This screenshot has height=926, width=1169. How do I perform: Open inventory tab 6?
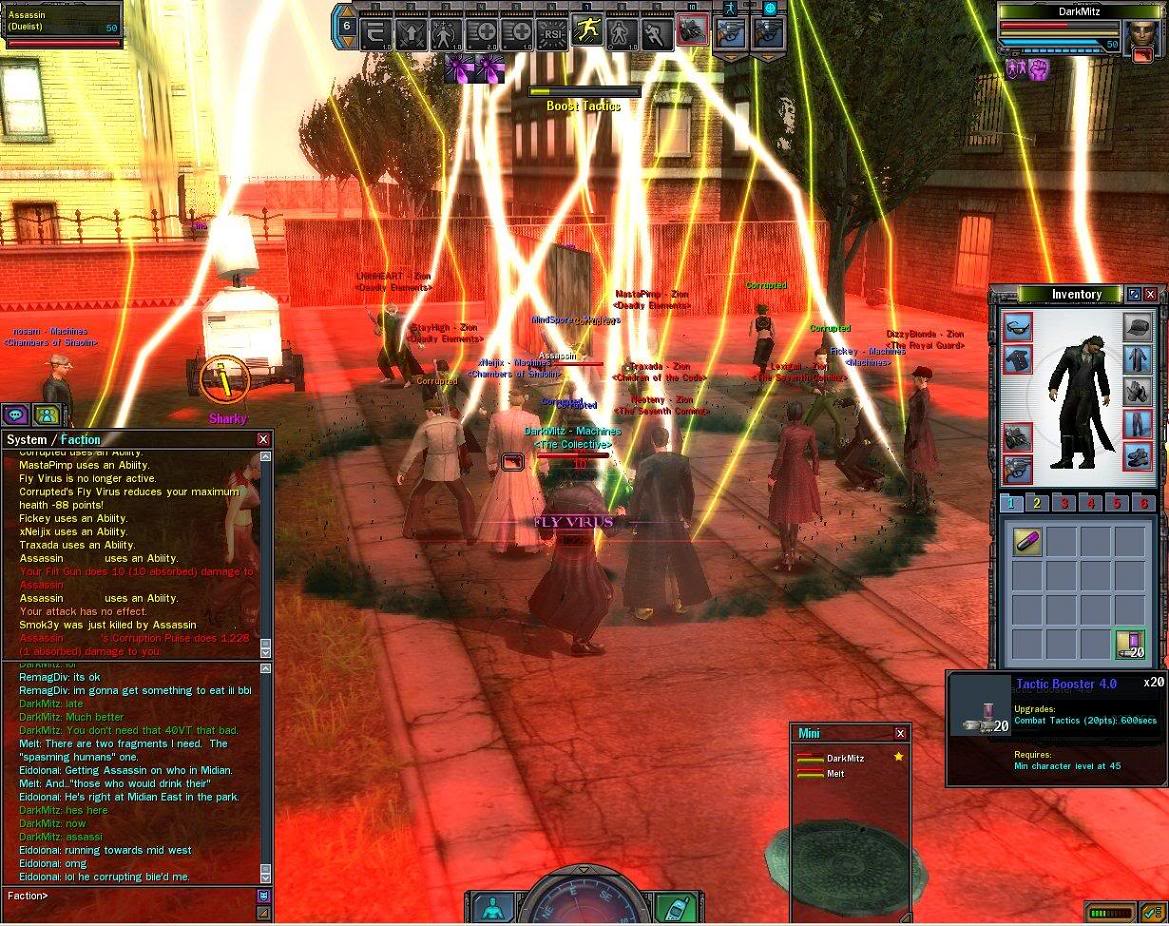1144,503
